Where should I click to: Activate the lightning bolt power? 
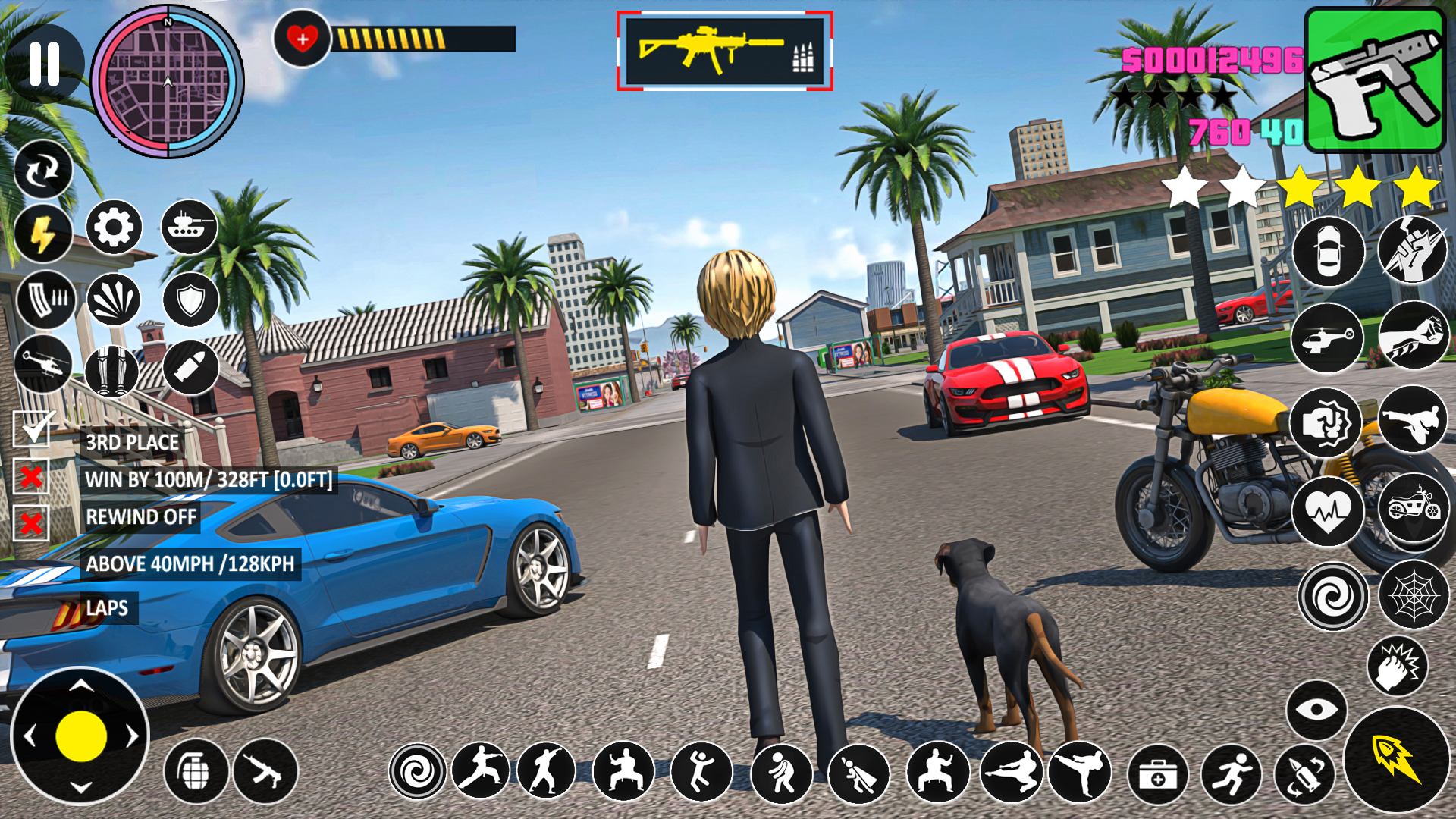click(x=42, y=233)
